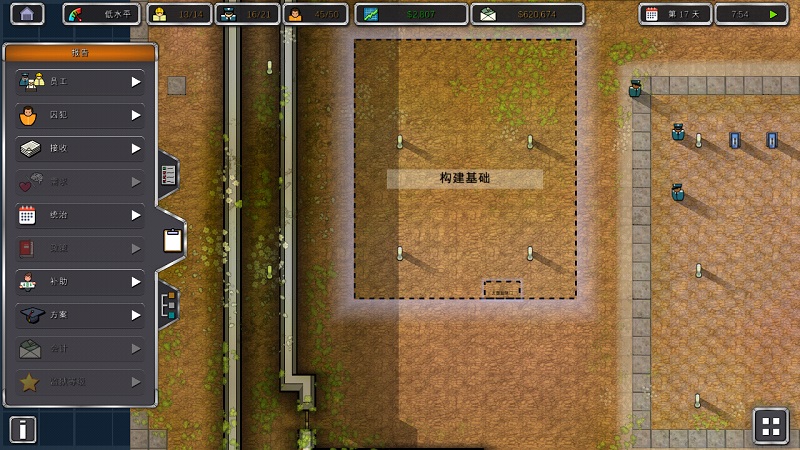800x450 pixels.
Task: Open the grid menu button at bottom right
Action: coord(770,426)
